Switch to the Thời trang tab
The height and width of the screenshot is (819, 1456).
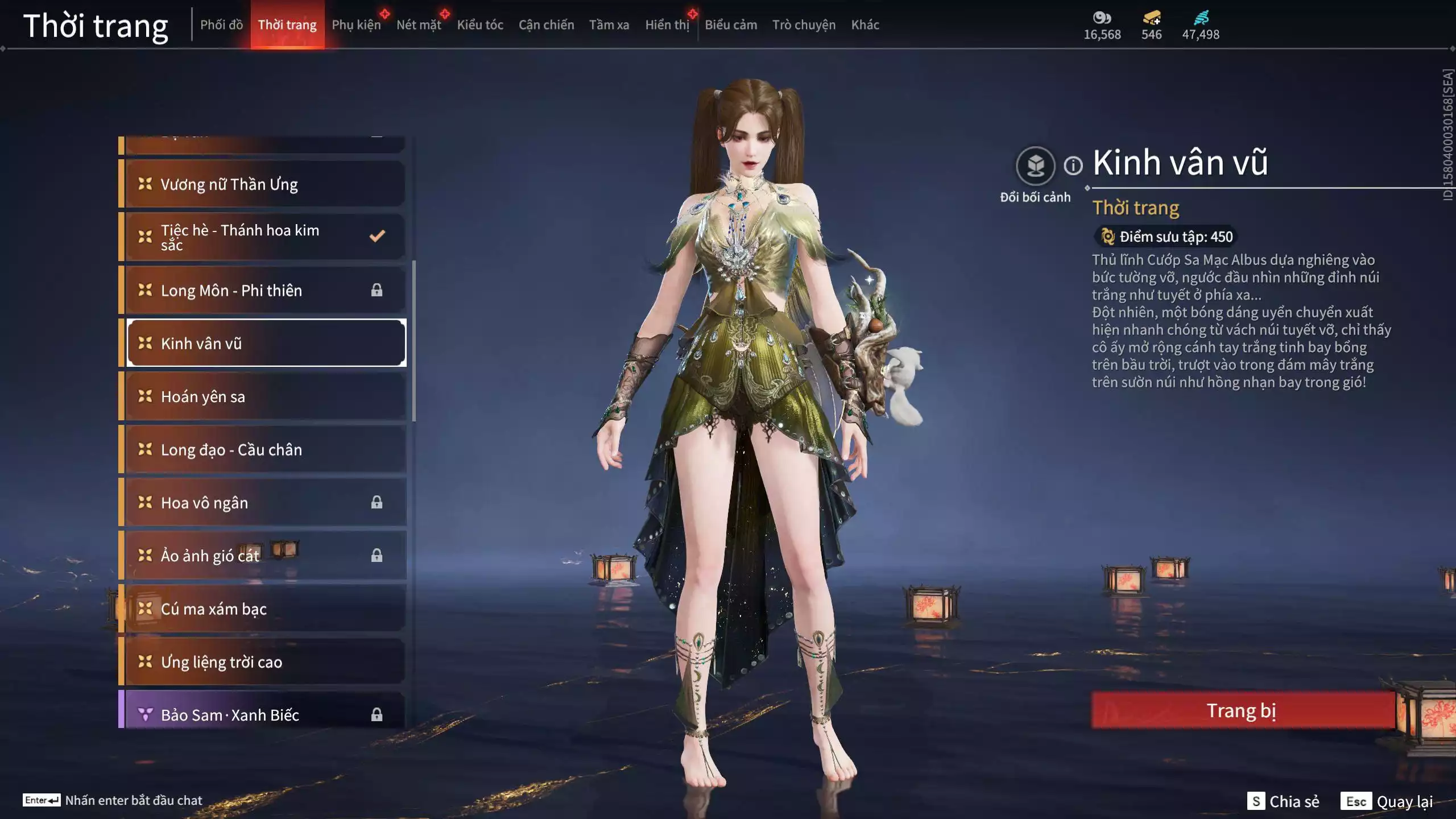(x=288, y=24)
